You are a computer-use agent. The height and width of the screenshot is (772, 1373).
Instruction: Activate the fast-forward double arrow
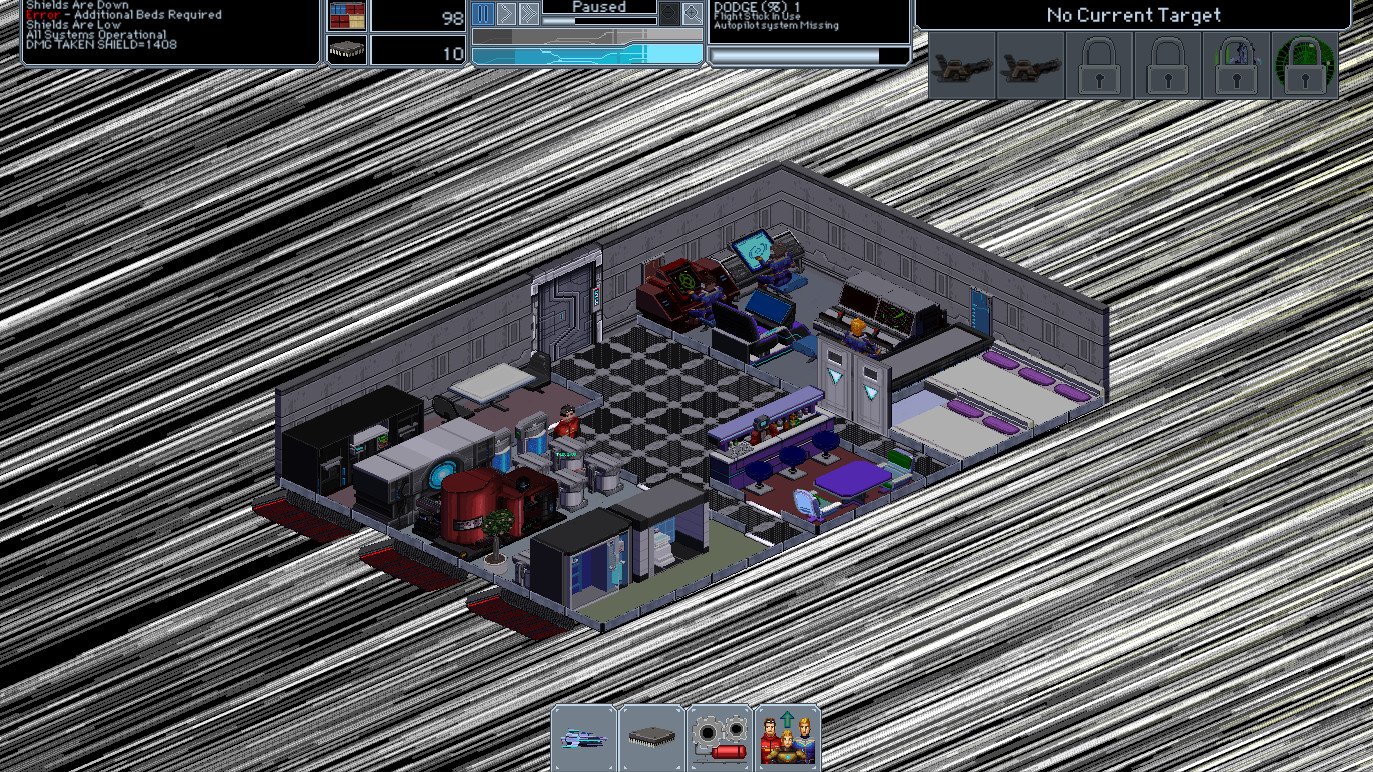point(529,14)
